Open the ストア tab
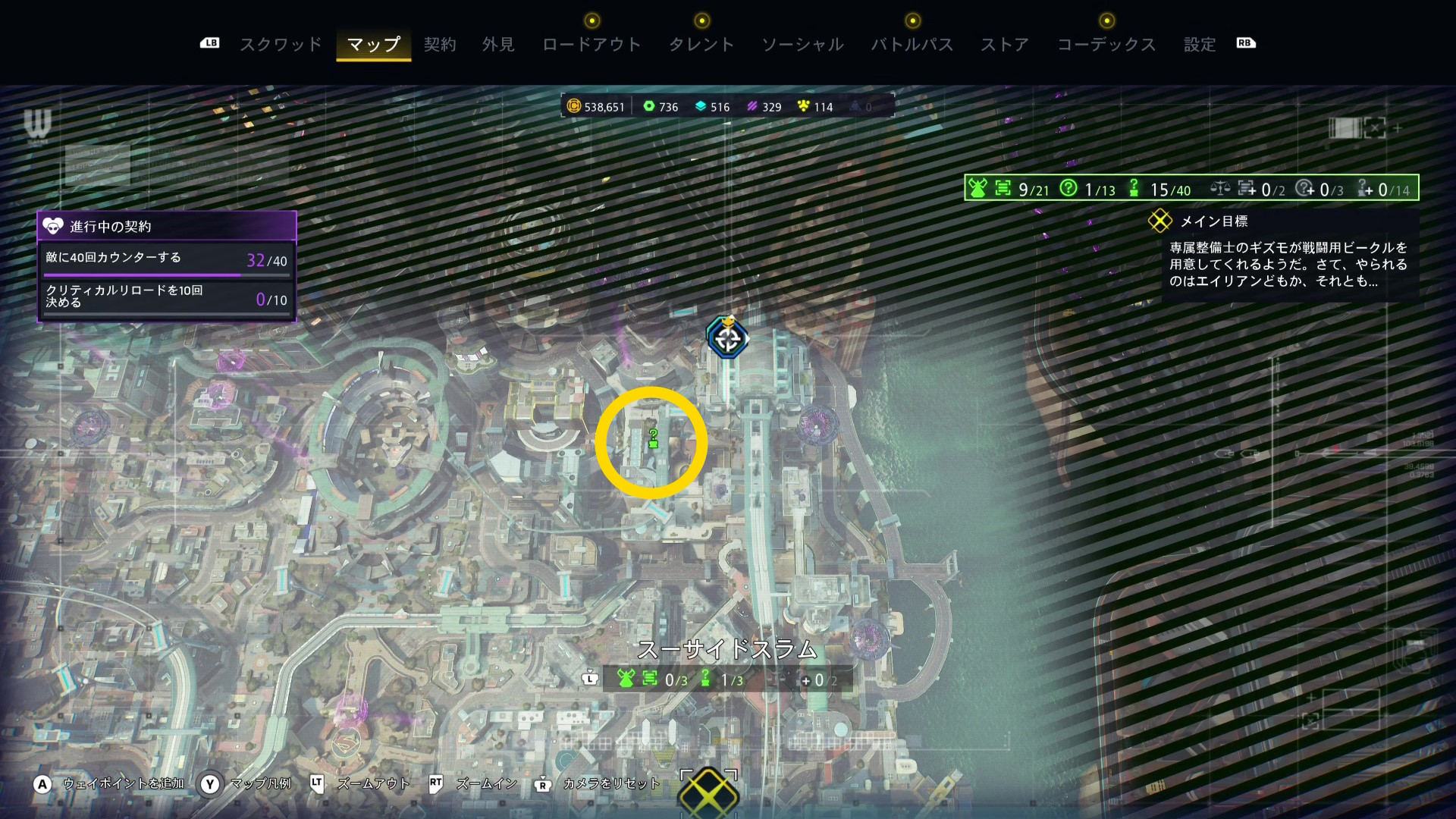 (1005, 45)
